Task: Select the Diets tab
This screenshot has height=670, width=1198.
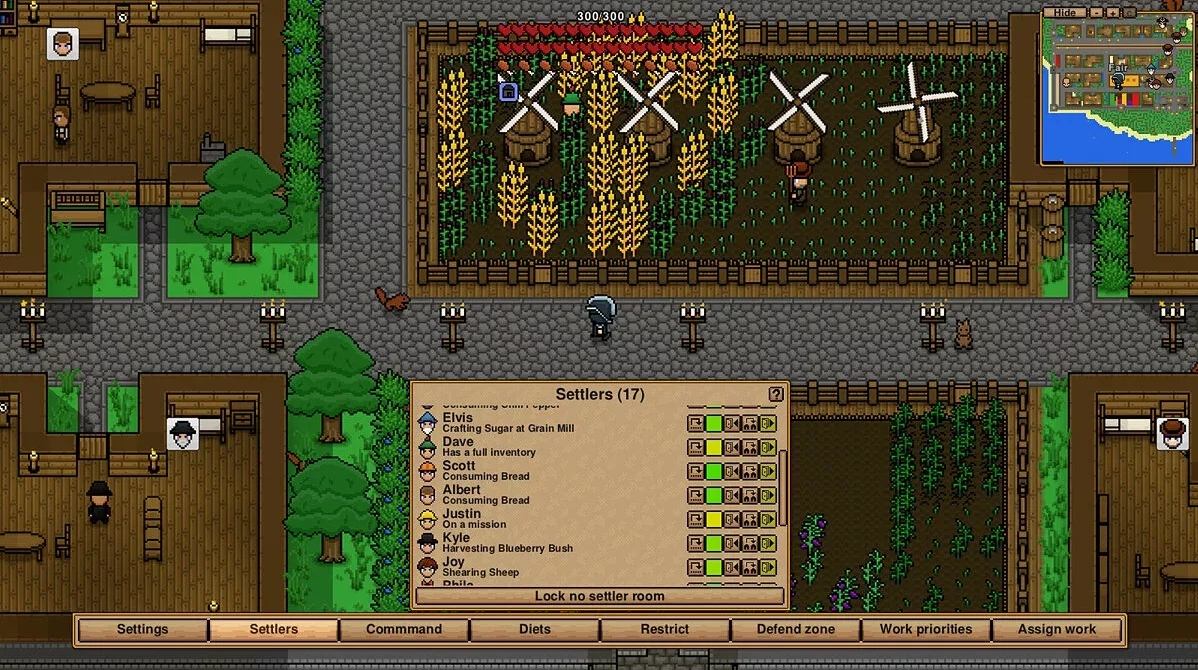Action: (535, 629)
